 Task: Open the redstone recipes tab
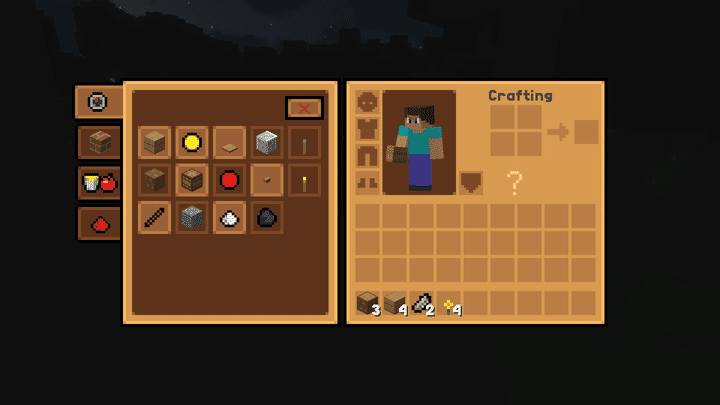point(99,224)
